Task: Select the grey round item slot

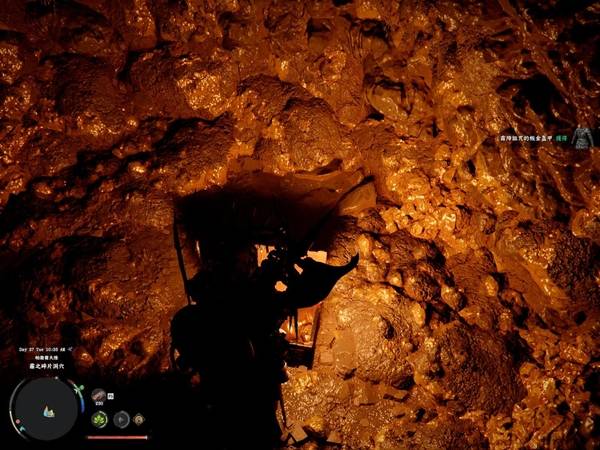Action: click(121, 418)
